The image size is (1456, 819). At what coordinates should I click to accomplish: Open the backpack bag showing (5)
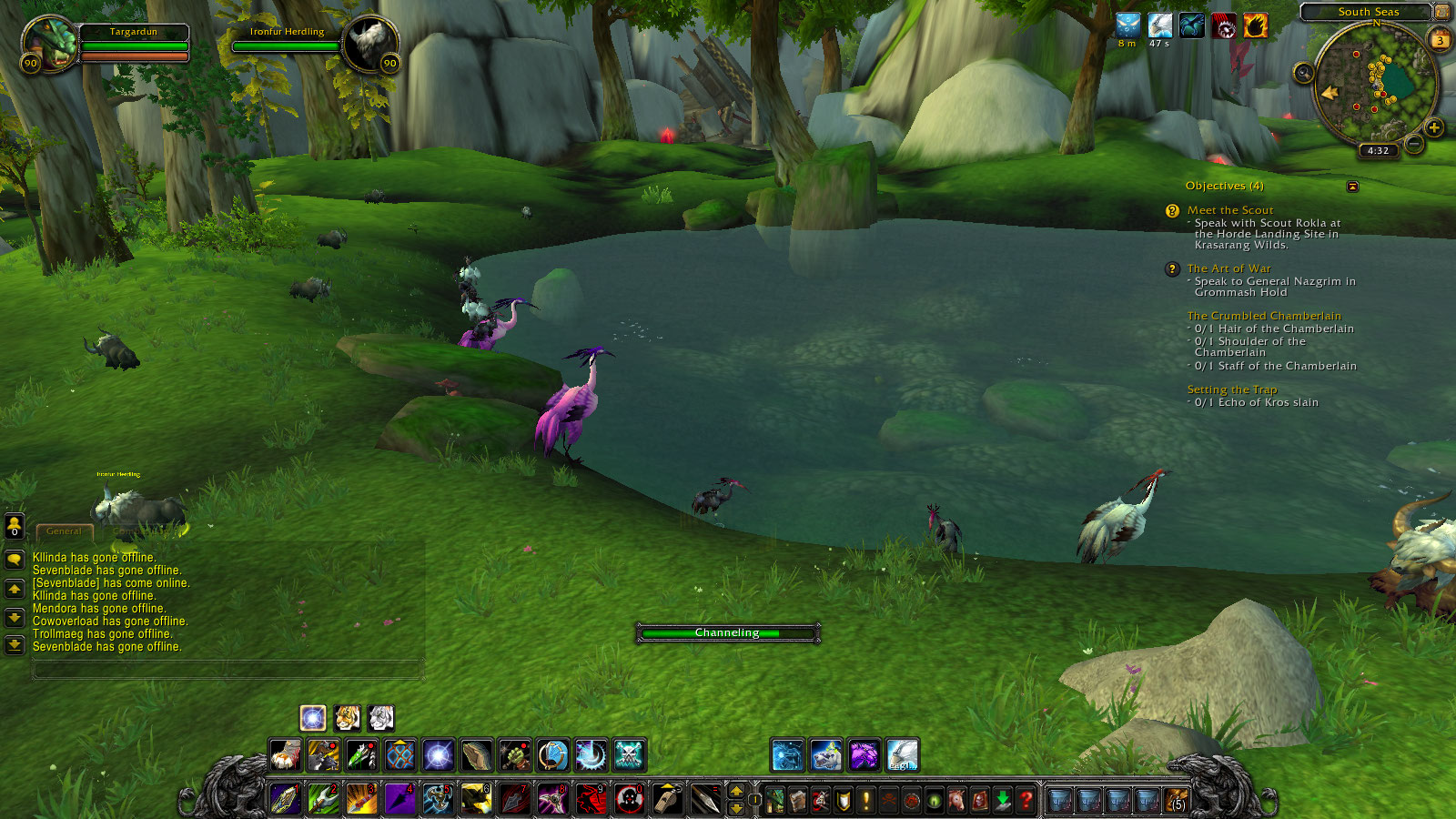[x=1175, y=800]
